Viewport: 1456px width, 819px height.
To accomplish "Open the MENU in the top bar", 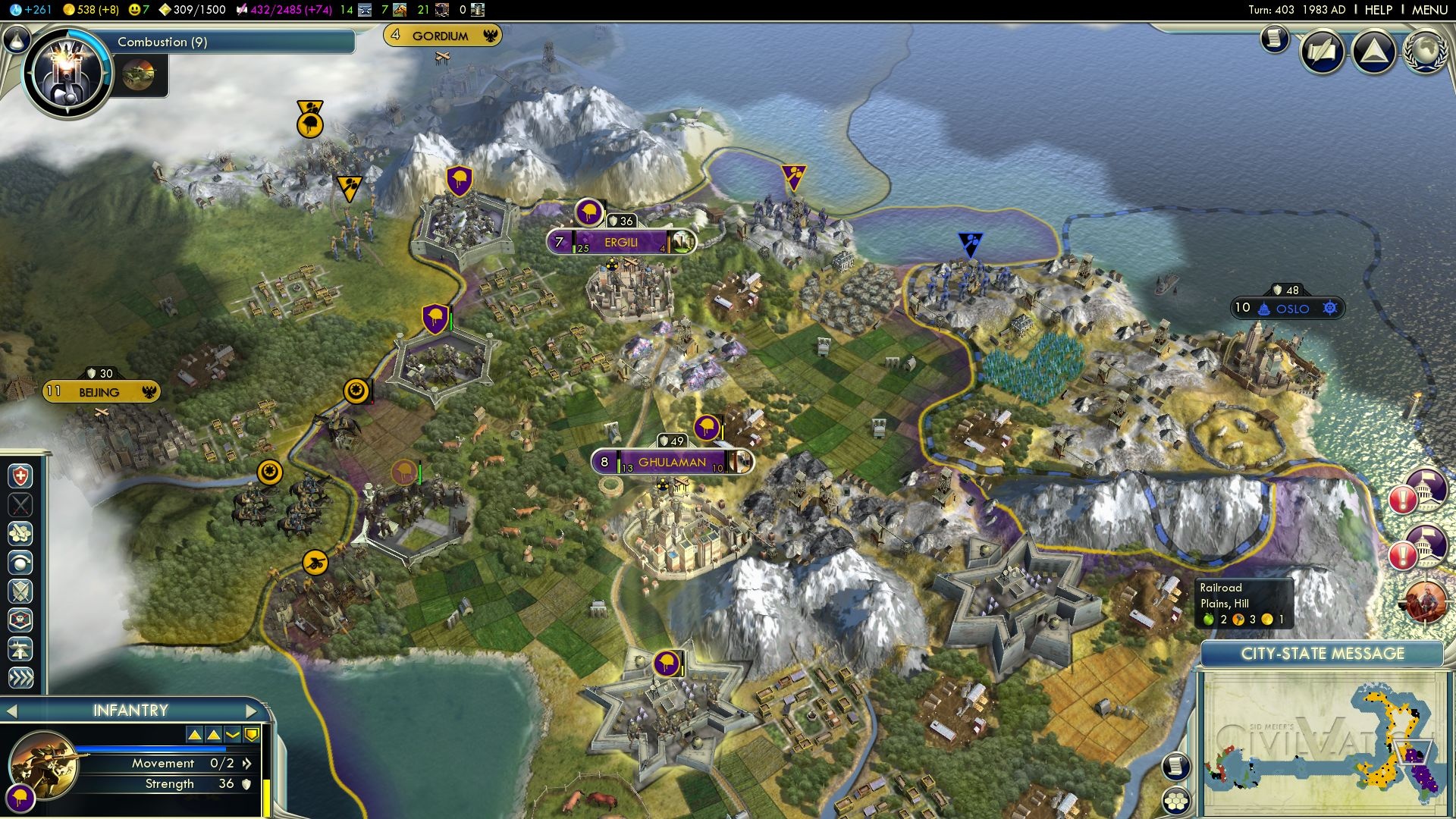I will pos(1429,10).
